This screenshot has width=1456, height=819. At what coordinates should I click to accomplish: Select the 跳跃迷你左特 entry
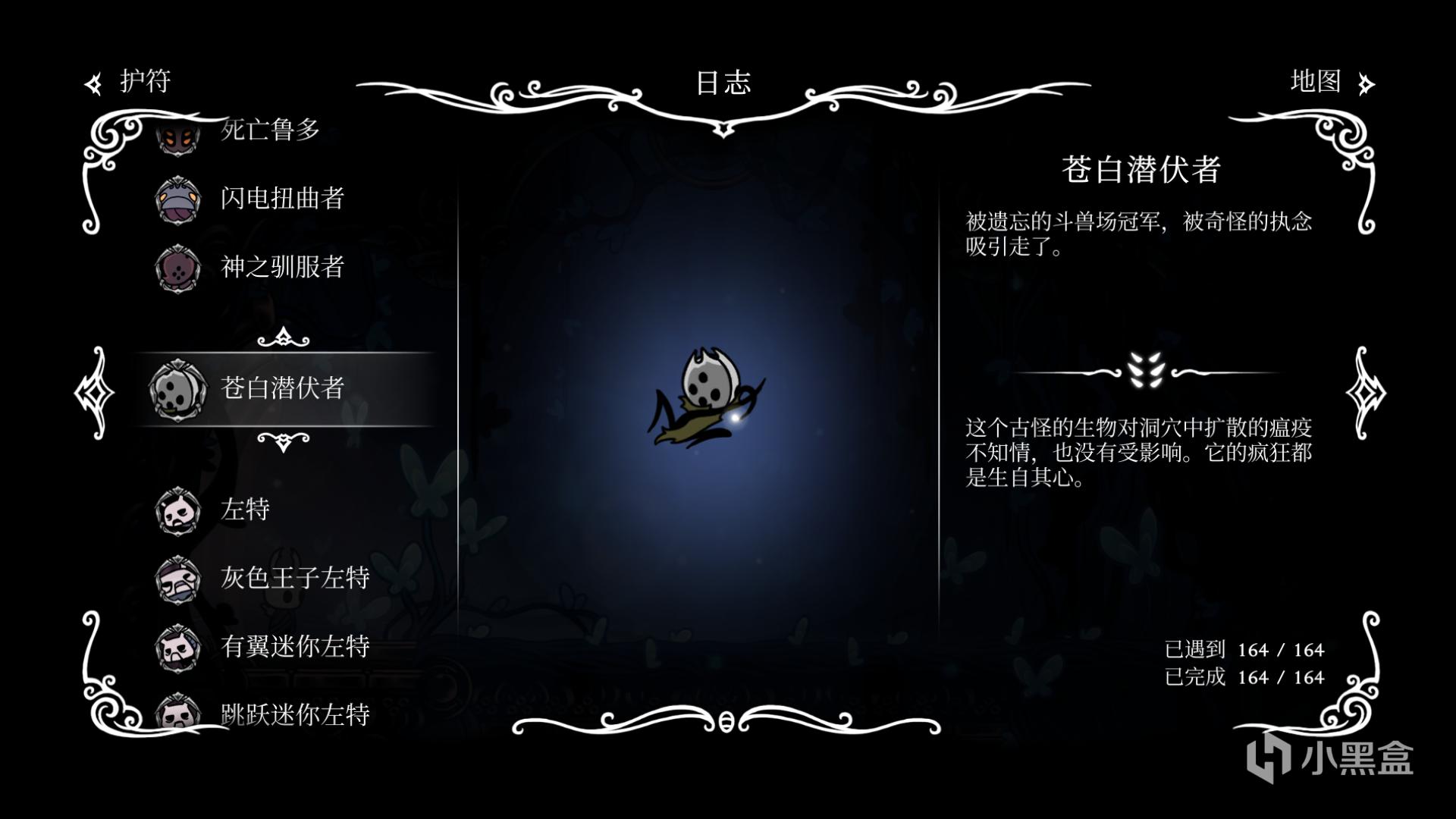[x=294, y=713]
